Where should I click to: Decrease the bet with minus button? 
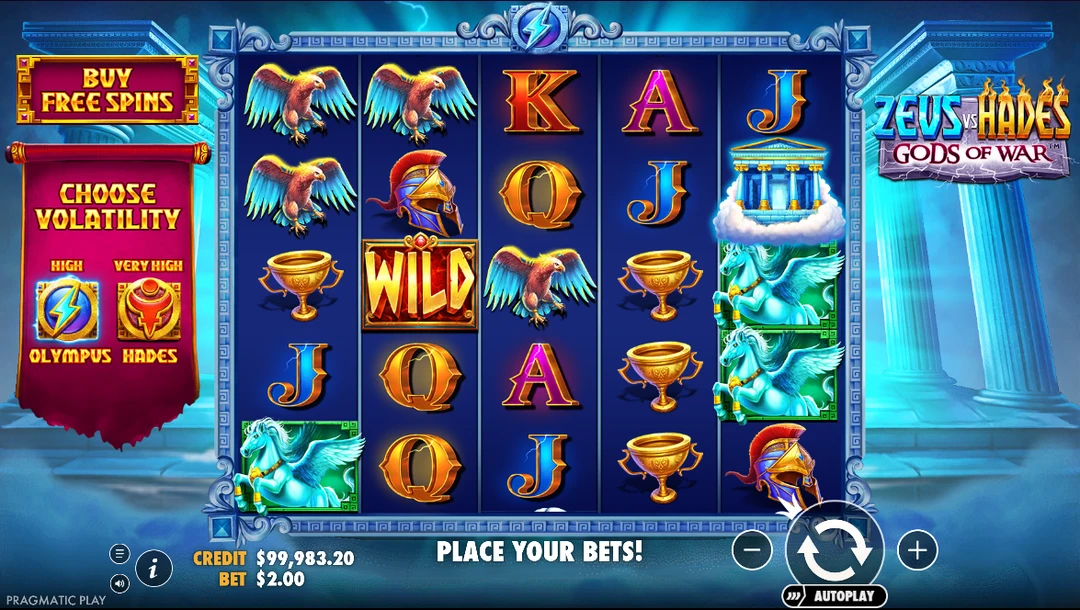pyautogui.click(x=752, y=548)
